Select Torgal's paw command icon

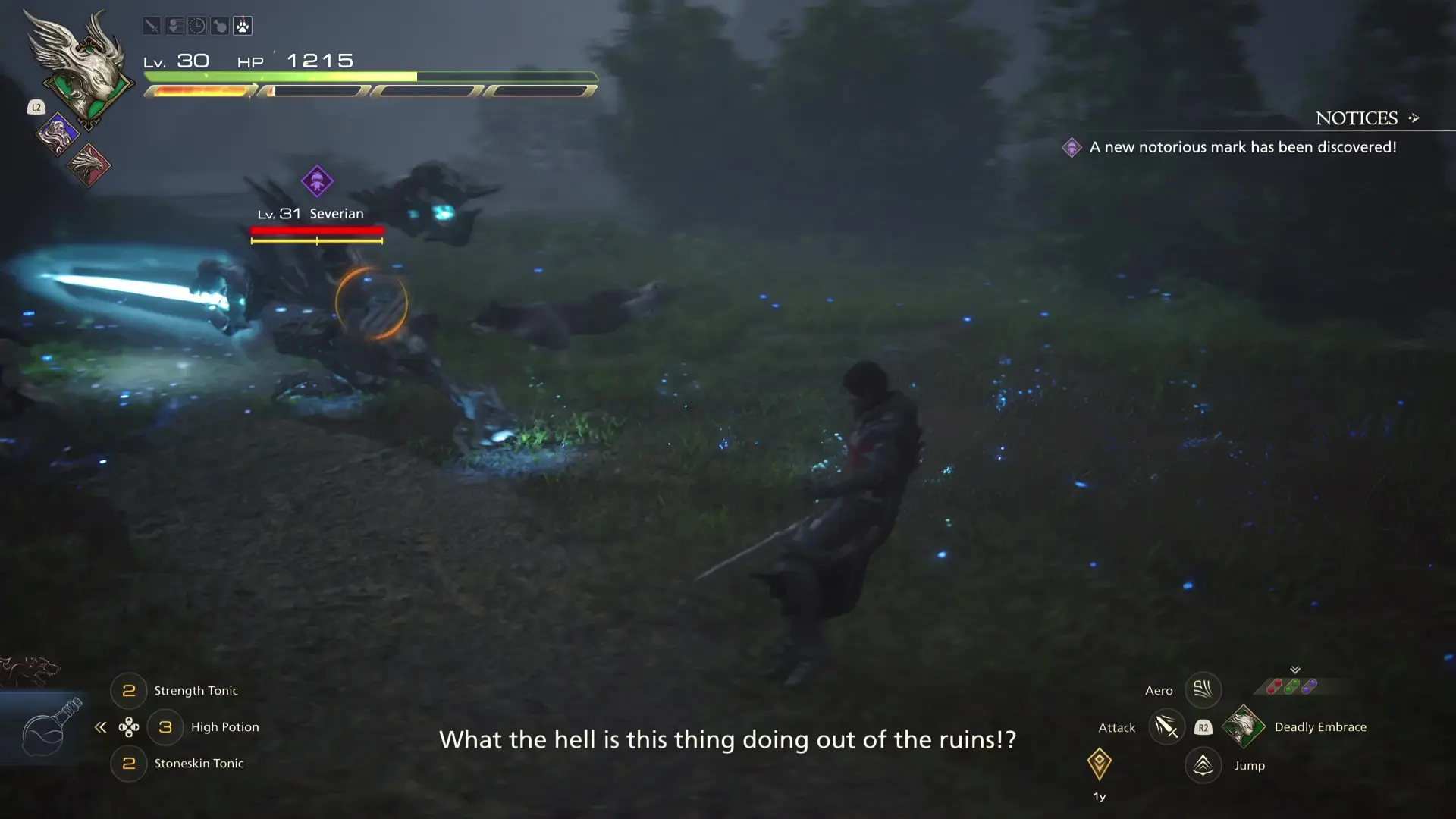pyautogui.click(x=243, y=25)
